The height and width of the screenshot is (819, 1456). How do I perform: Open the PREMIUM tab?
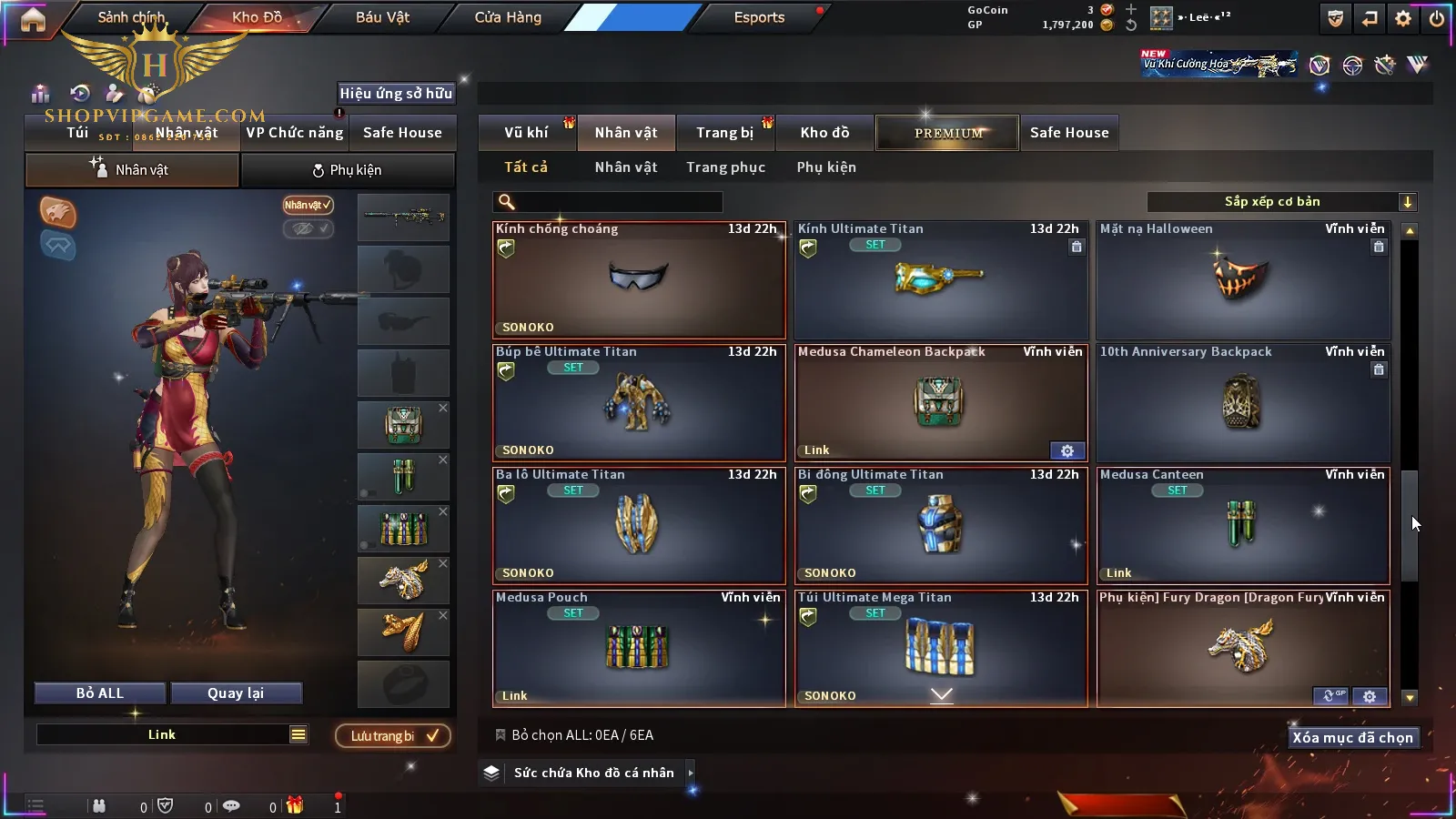(947, 133)
